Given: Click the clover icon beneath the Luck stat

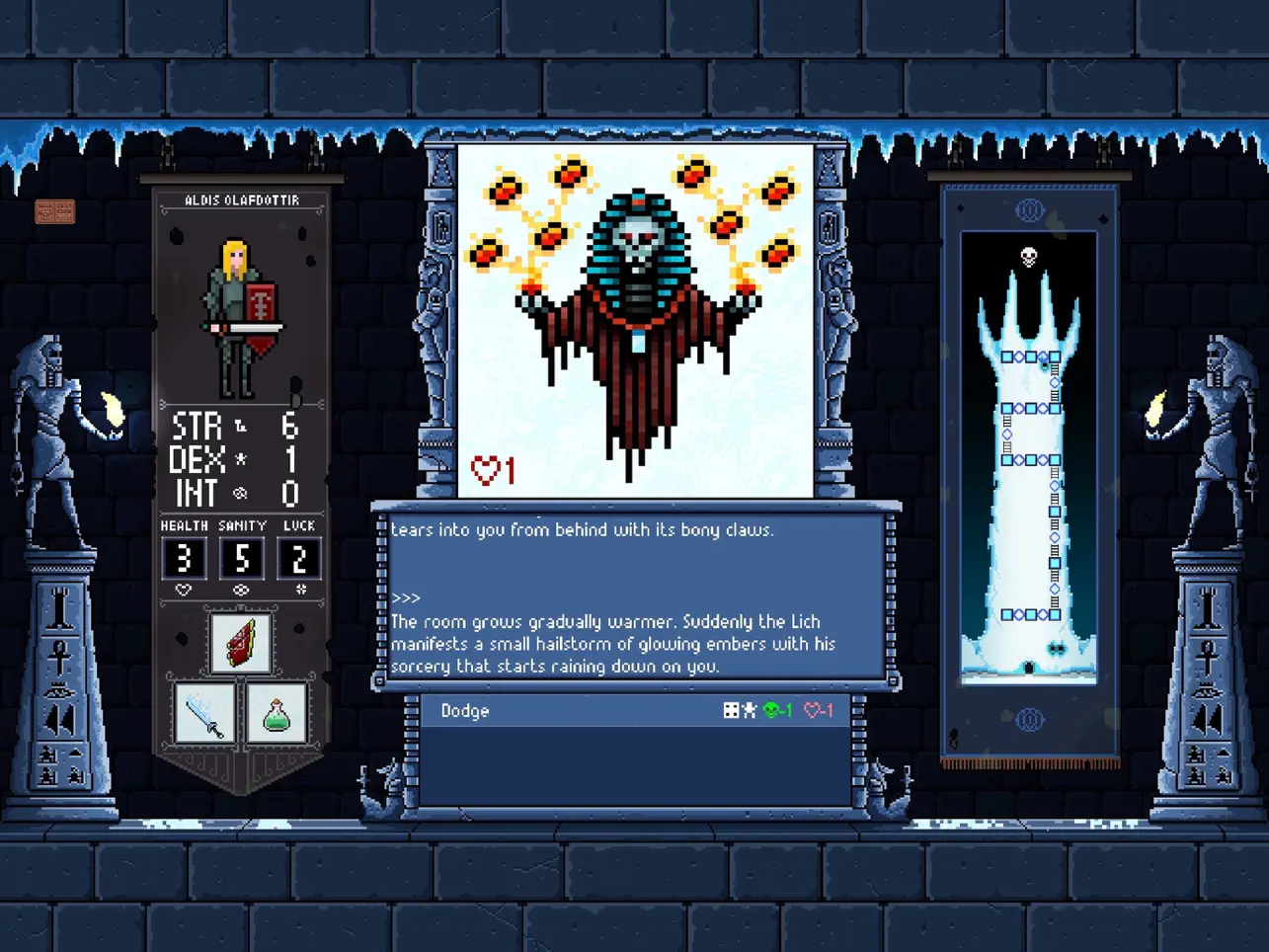Looking at the screenshot, I should click(x=299, y=589).
